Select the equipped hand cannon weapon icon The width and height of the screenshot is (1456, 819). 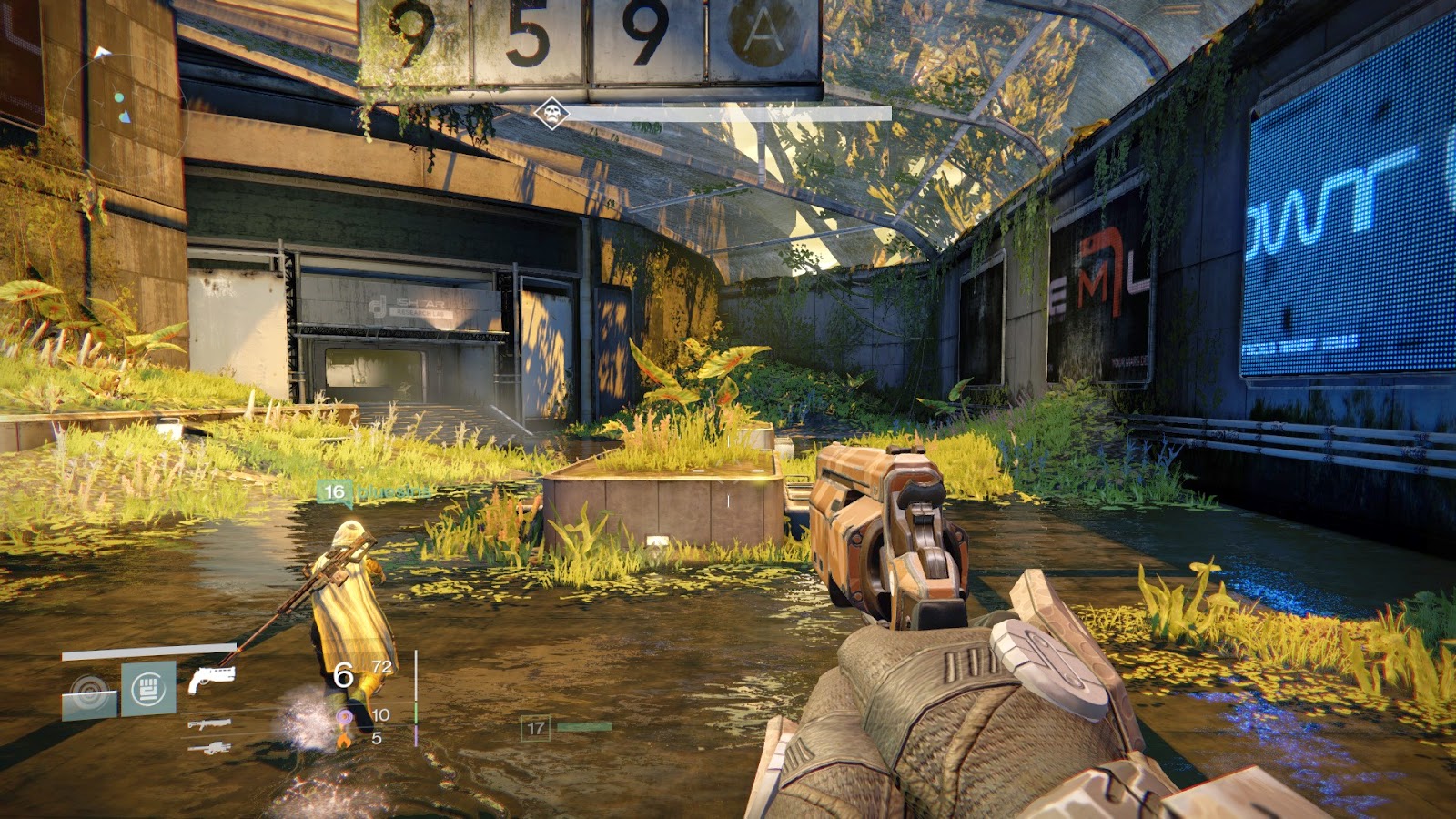211,679
